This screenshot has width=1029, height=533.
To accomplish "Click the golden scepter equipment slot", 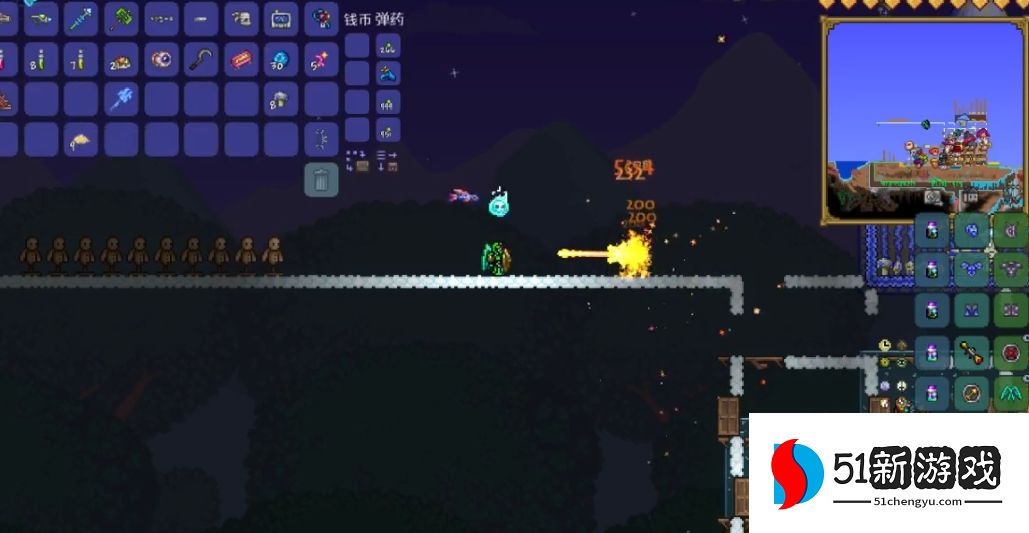I will (972, 353).
